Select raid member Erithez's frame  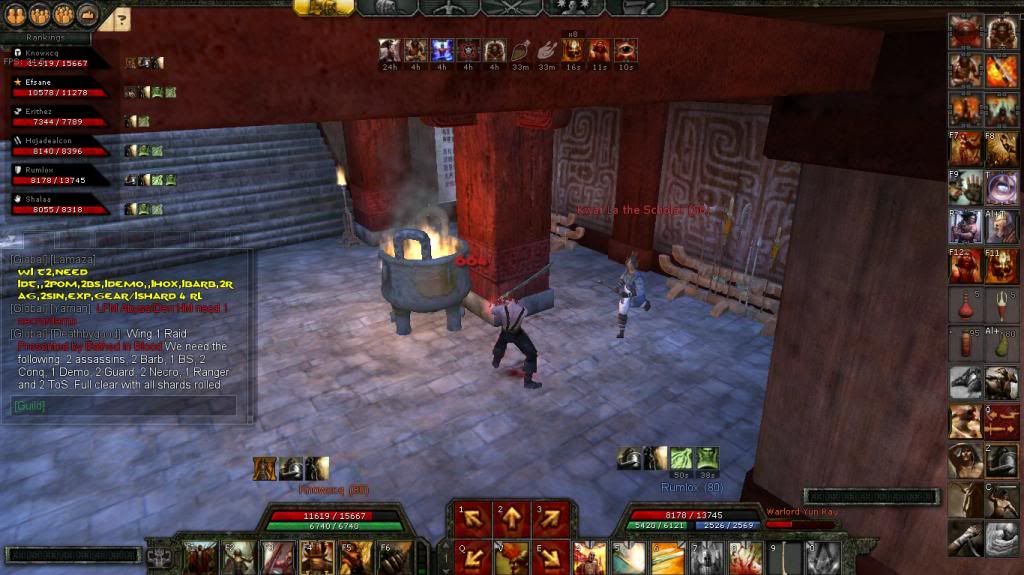tap(60, 116)
